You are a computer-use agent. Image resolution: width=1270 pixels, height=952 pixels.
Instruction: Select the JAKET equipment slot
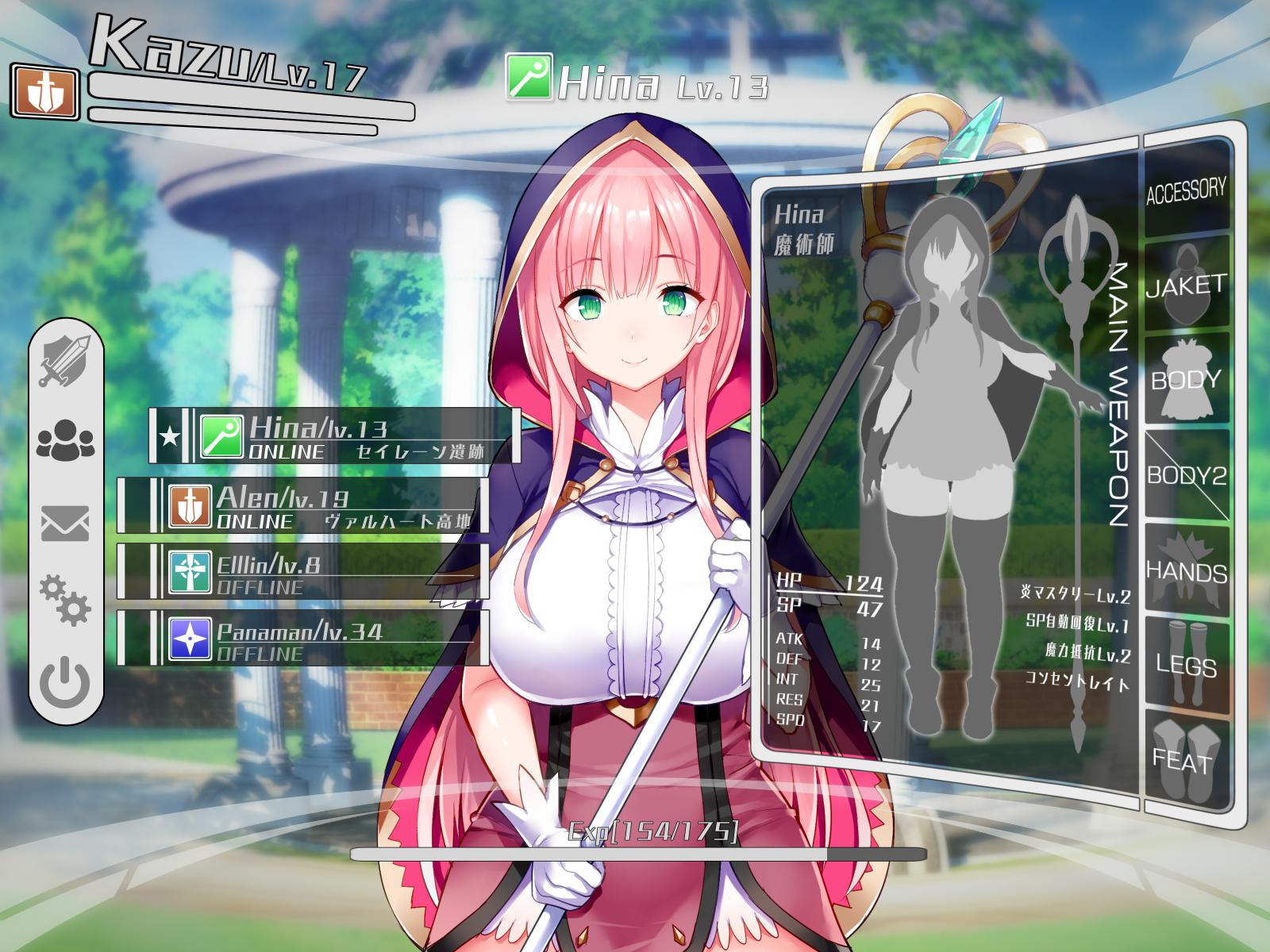[1186, 283]
